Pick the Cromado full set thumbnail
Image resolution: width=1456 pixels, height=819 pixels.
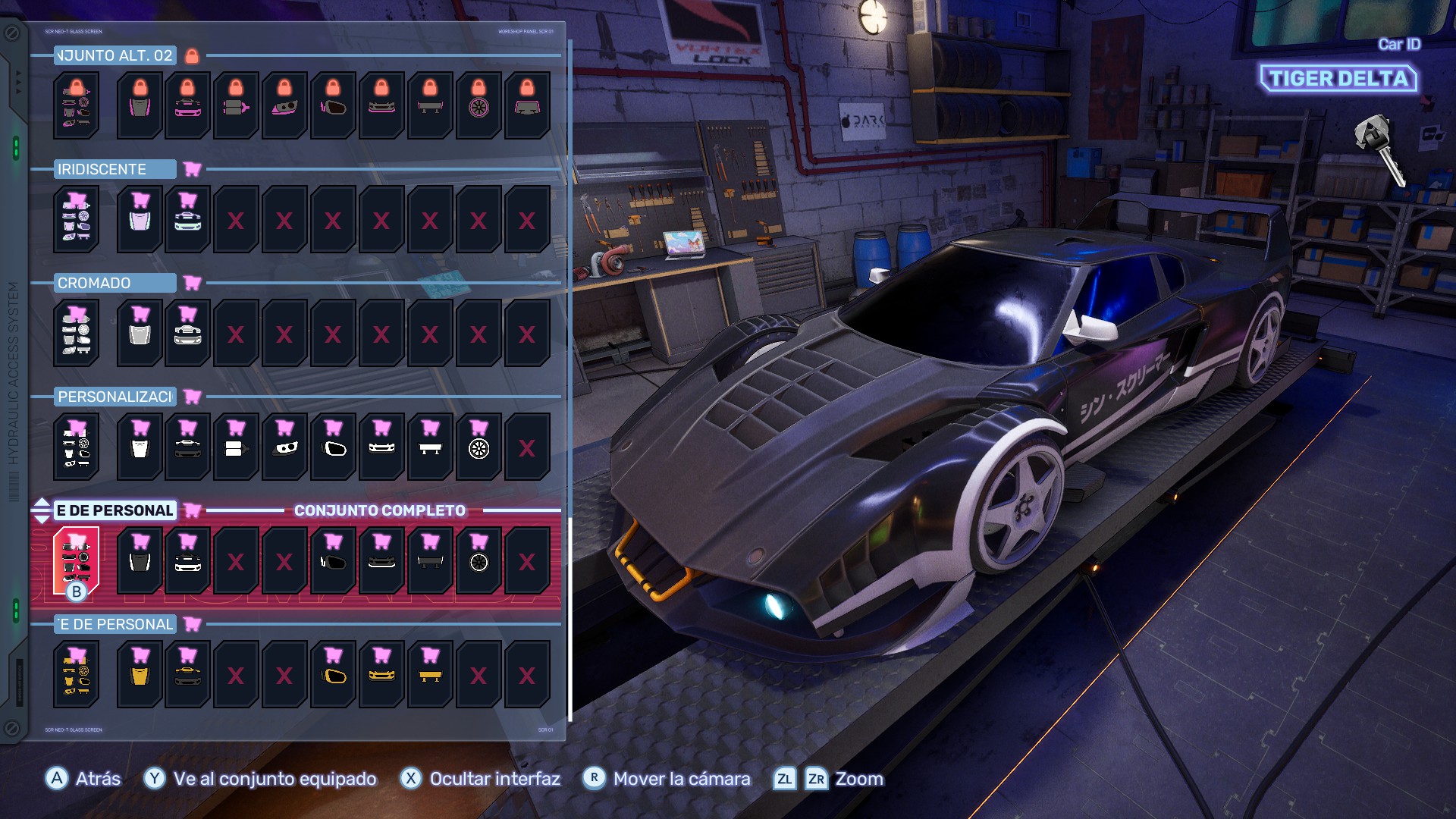click(77, 333)
